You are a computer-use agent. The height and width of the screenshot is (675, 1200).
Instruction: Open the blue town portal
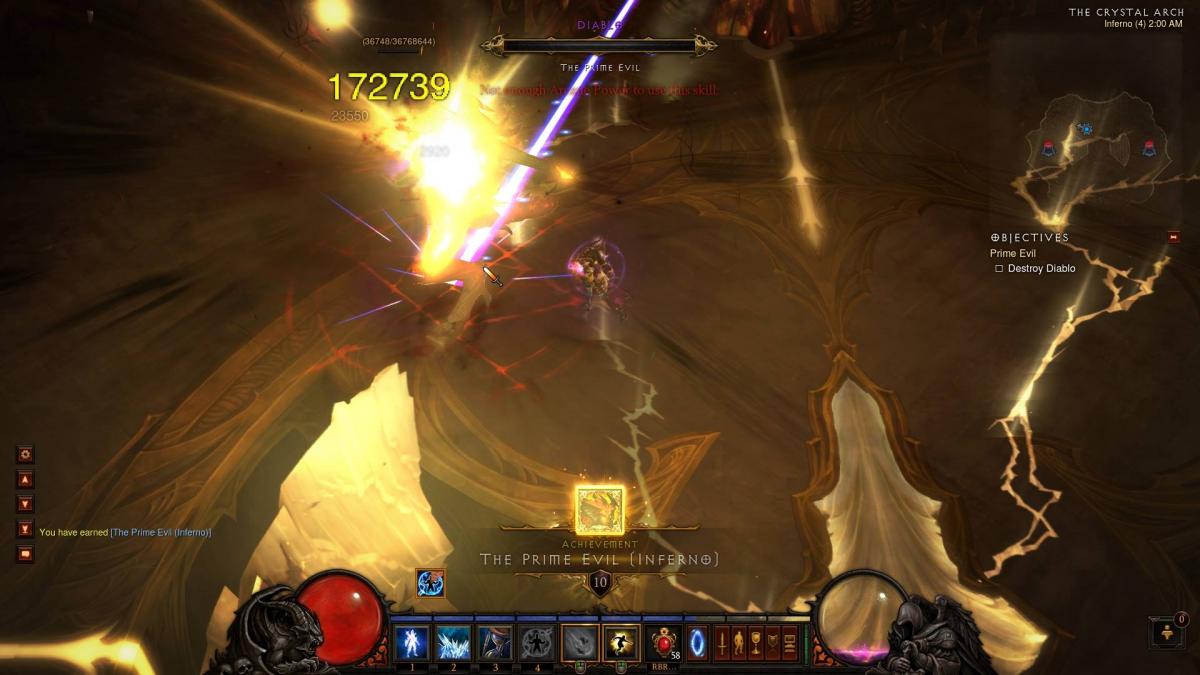pos(698,643)
